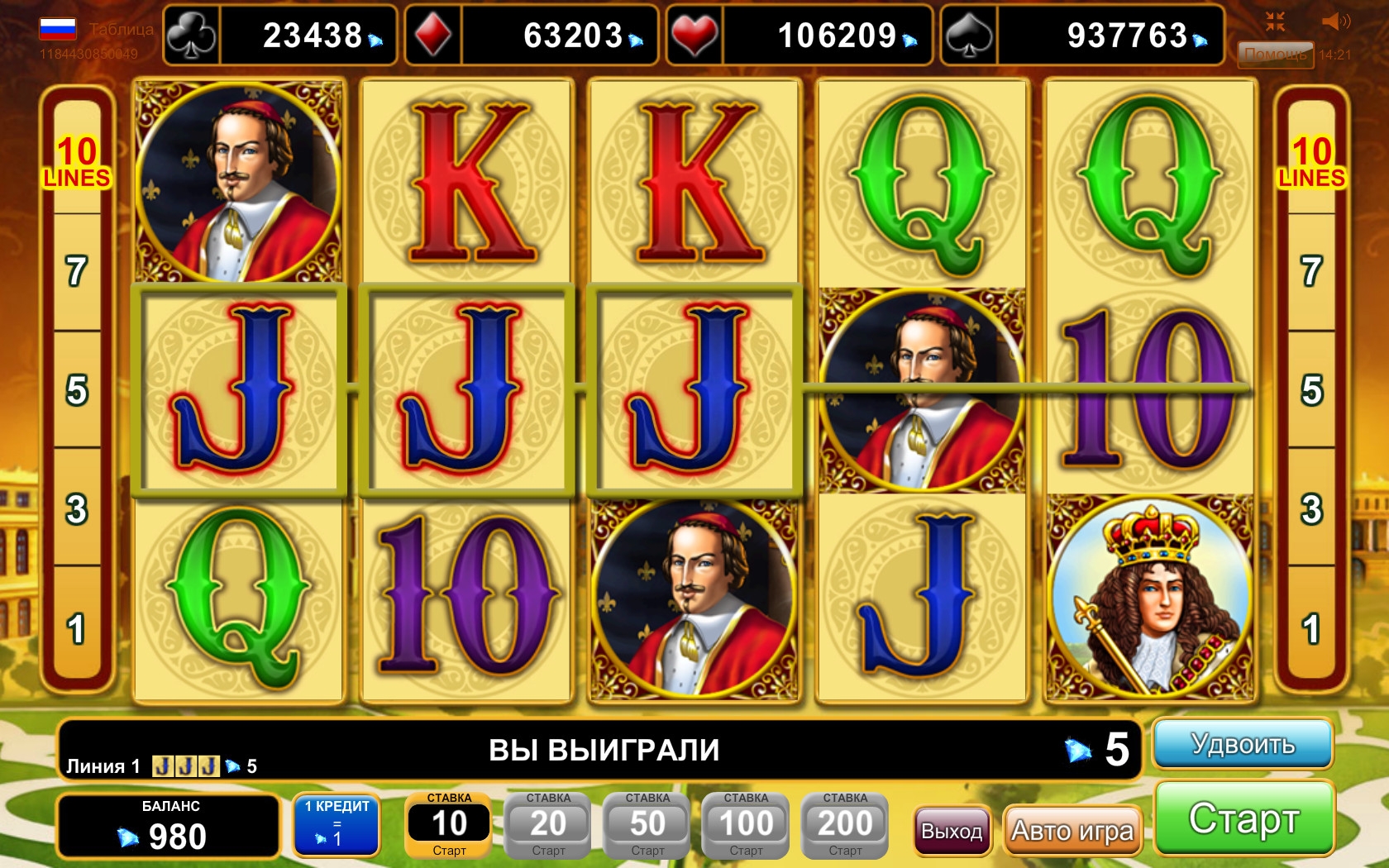Pick the Ставка 100 bet
1389x868 pixels.
[746, 824]
